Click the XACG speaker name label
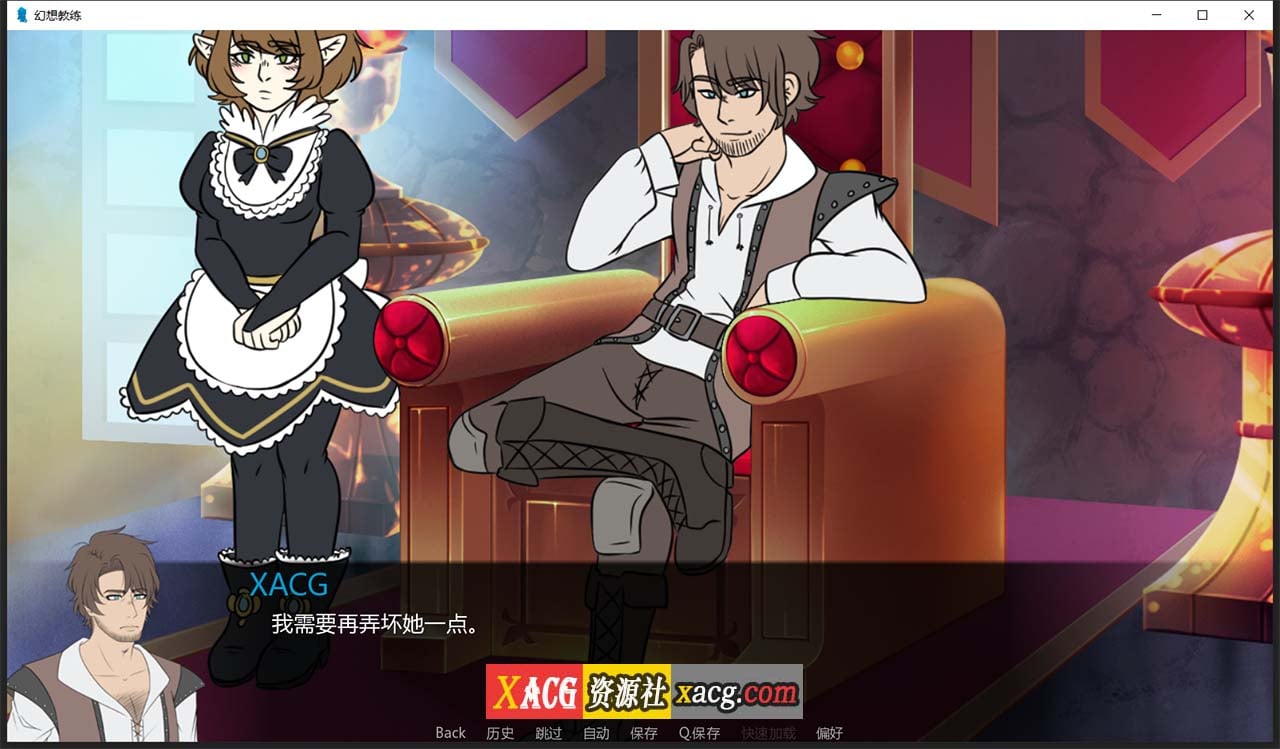The height and width of the screenshot is (749, 1280). 290,584
